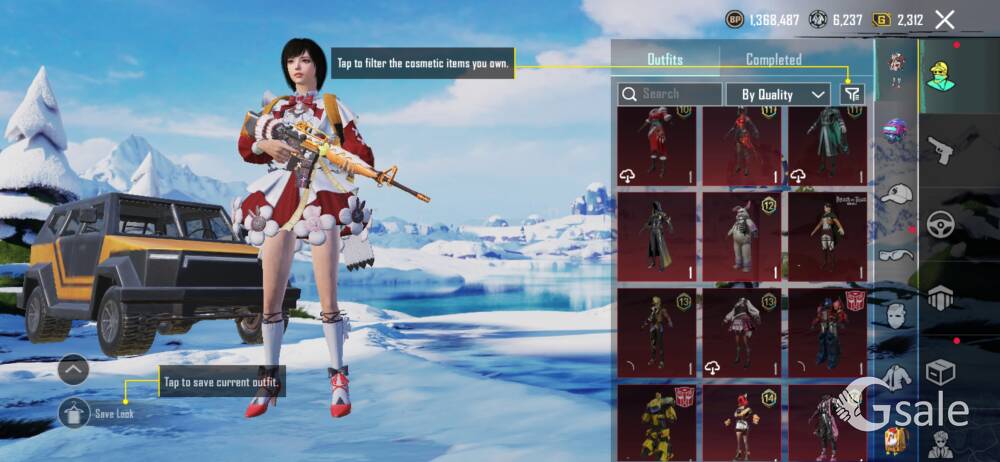Open the box crate category

pyautogui.click(x=940, y=372)
